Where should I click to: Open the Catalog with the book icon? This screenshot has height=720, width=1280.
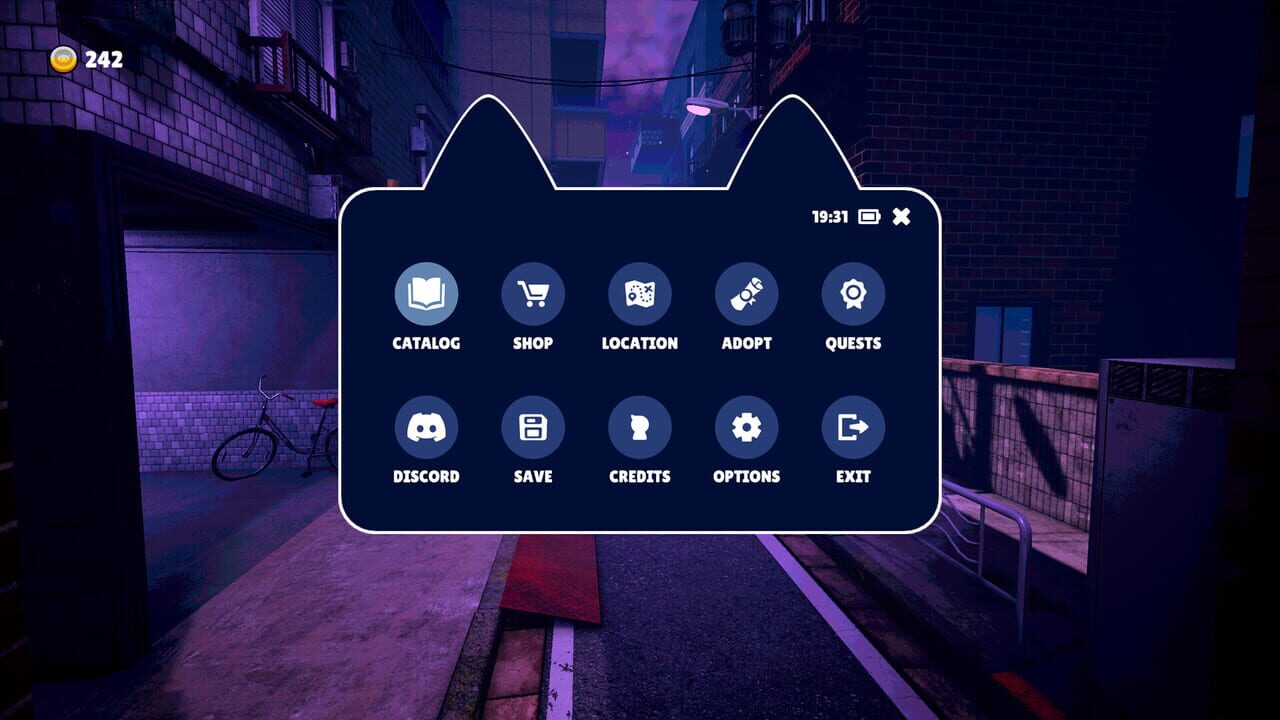(427, 293)
